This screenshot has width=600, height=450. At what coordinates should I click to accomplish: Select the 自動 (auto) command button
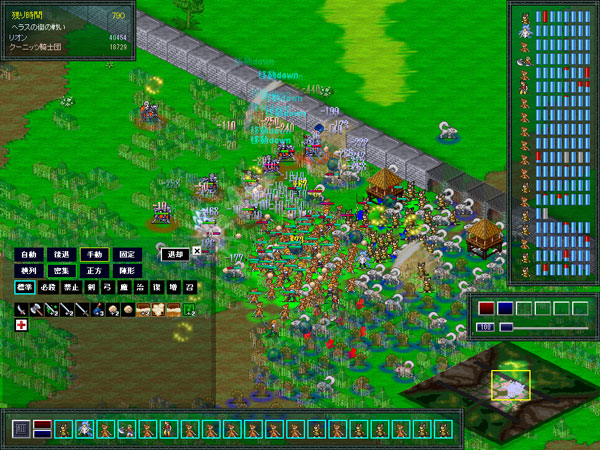[x=27, y=255]
